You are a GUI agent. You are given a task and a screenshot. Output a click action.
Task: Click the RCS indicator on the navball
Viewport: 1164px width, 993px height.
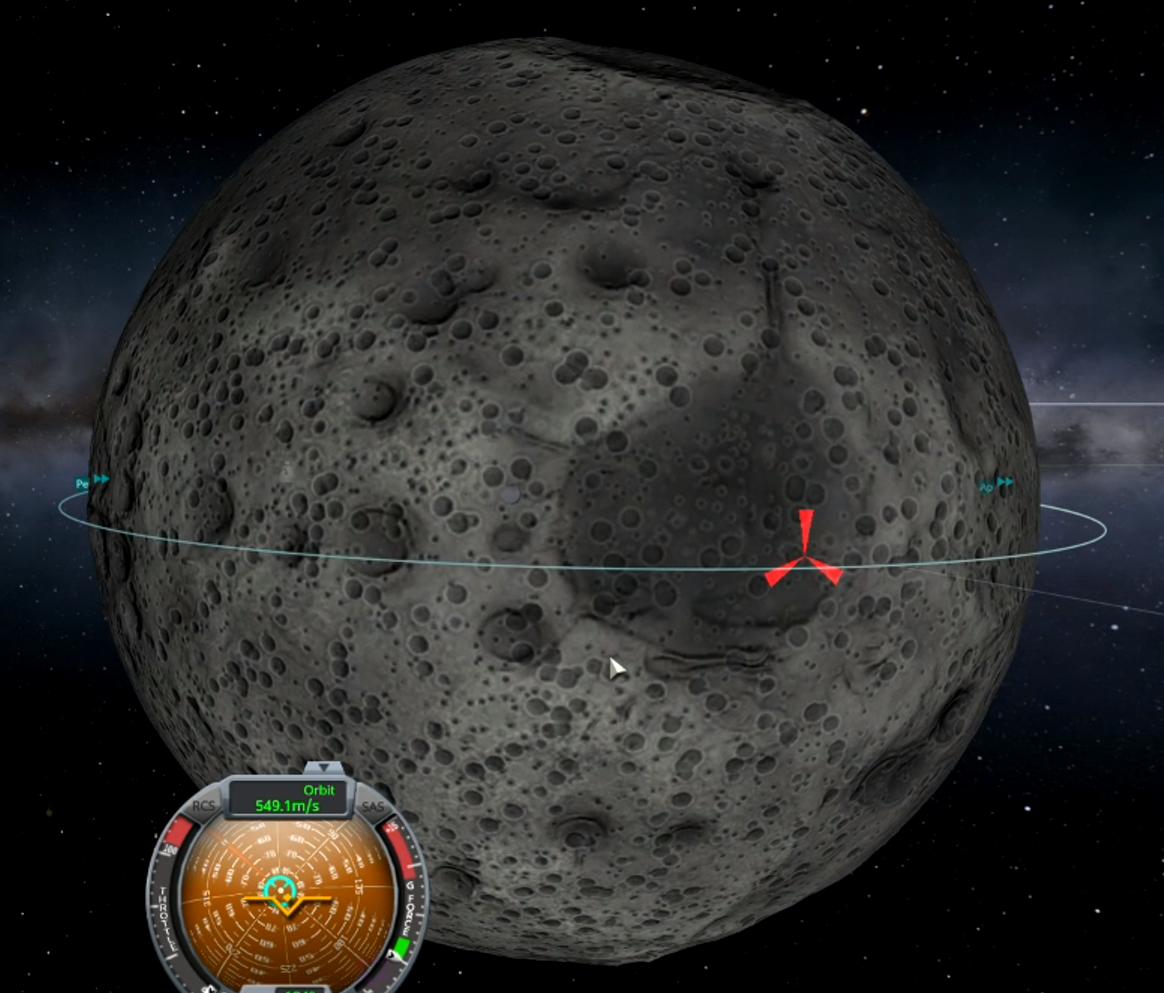click(204, 806)
